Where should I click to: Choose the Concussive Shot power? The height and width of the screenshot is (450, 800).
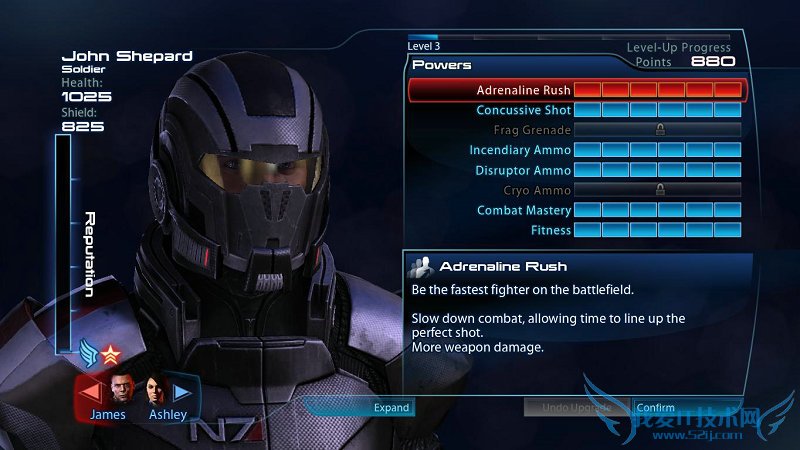pos(575,110)
